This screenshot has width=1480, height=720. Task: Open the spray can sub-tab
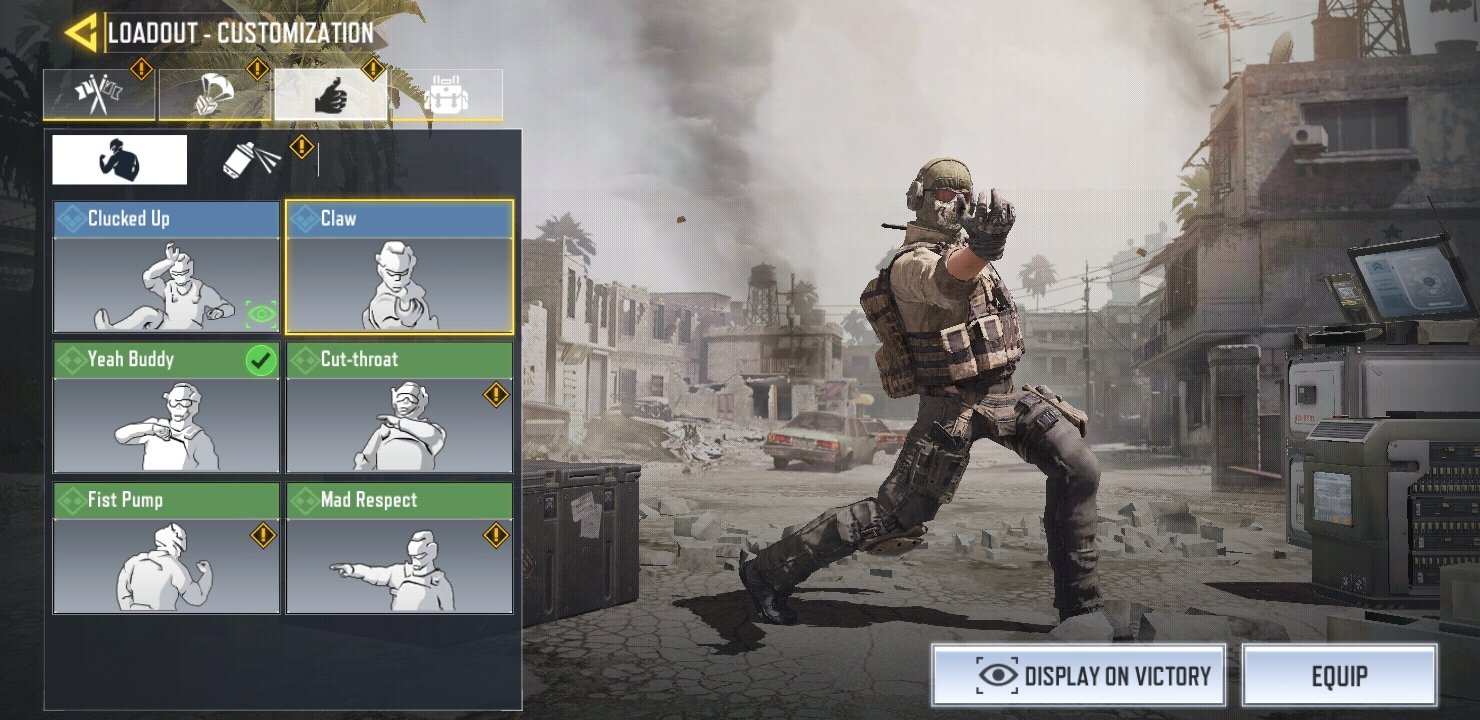pos(248,158)
